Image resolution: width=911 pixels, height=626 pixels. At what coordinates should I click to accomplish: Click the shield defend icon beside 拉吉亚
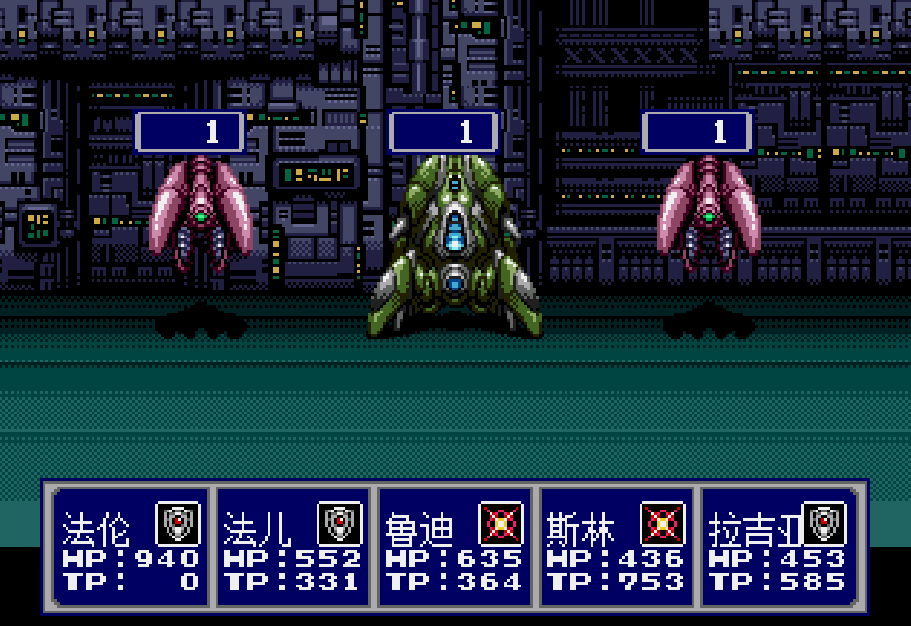(825, 523)
